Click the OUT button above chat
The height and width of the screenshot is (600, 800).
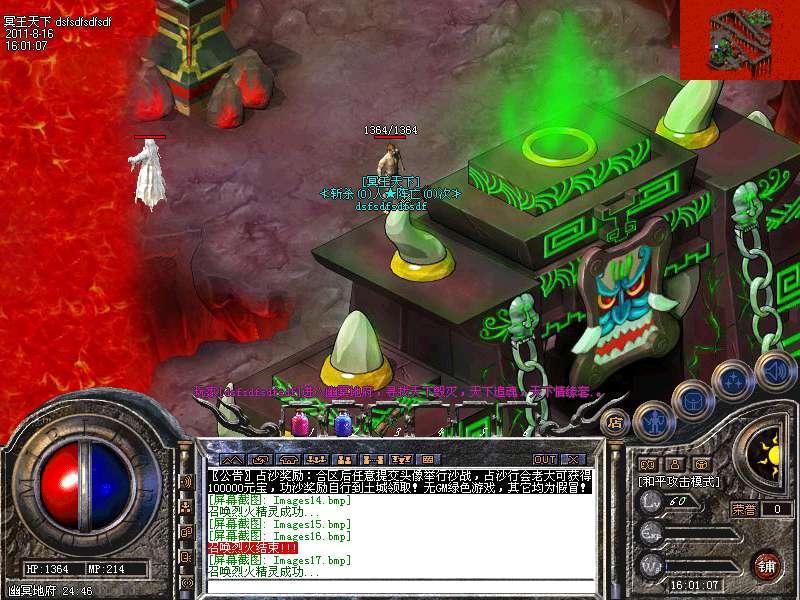pyautogui.click(x=544, y=459)
